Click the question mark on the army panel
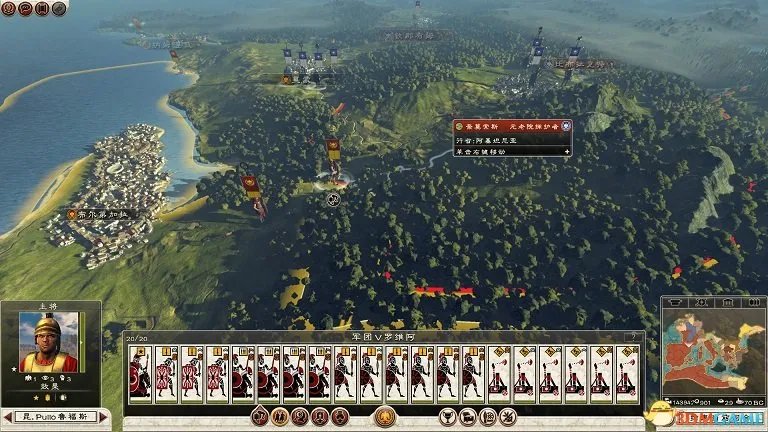The width and height of the screenshot is (768, 432). [x=632, y=338]
